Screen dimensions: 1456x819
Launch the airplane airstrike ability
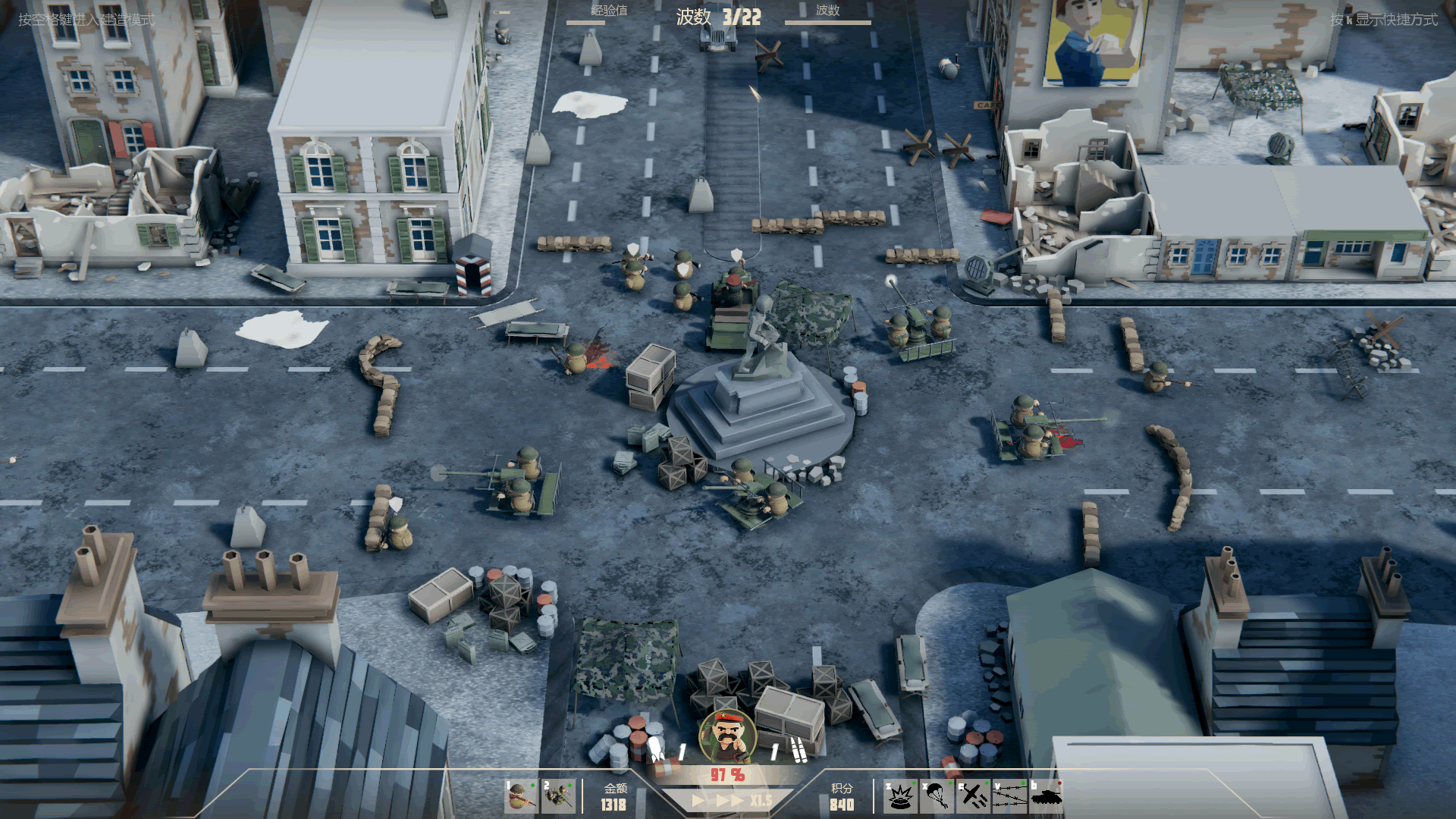[x=973, y=796]
